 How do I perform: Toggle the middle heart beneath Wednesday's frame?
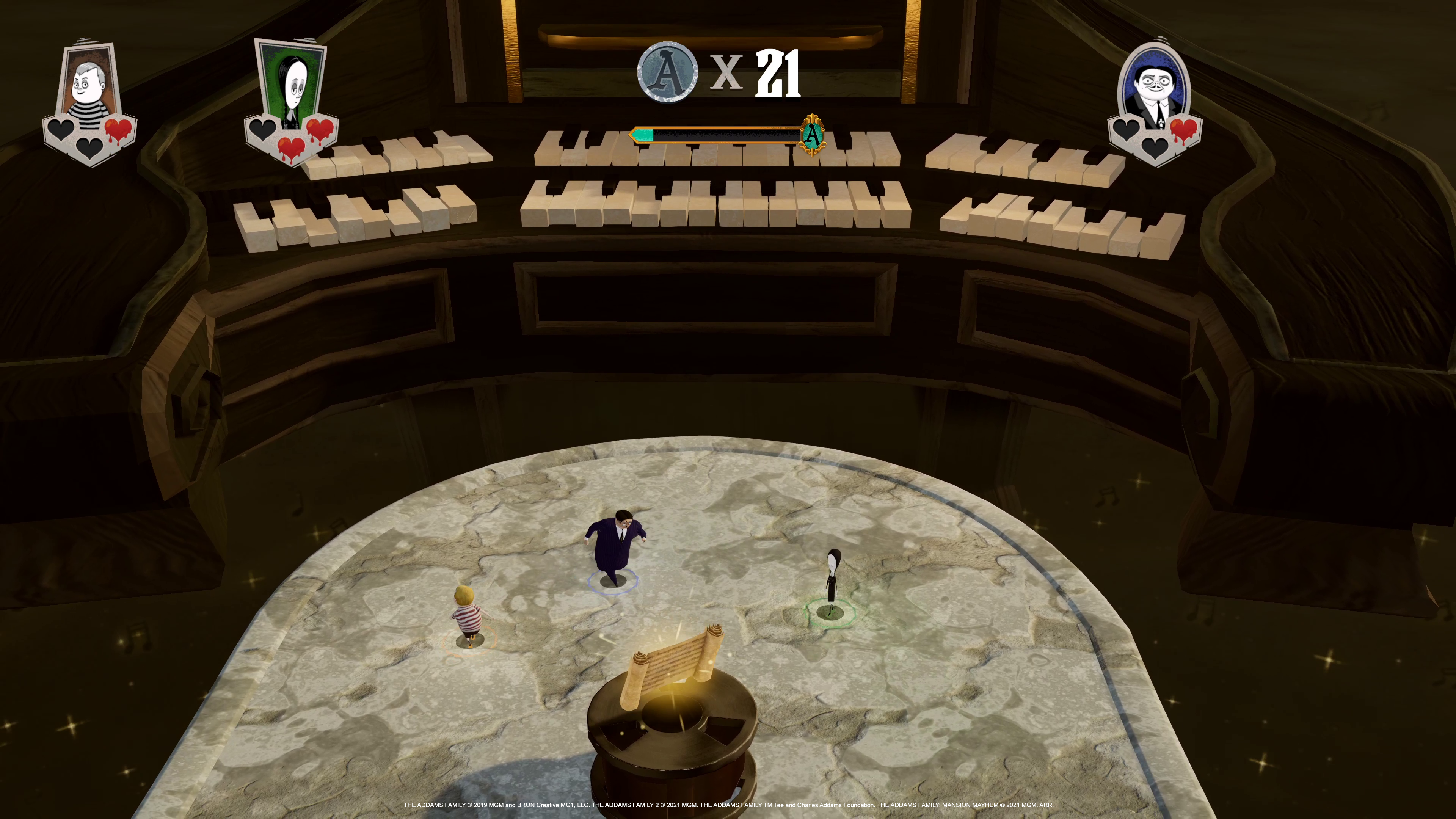point(292,148)
